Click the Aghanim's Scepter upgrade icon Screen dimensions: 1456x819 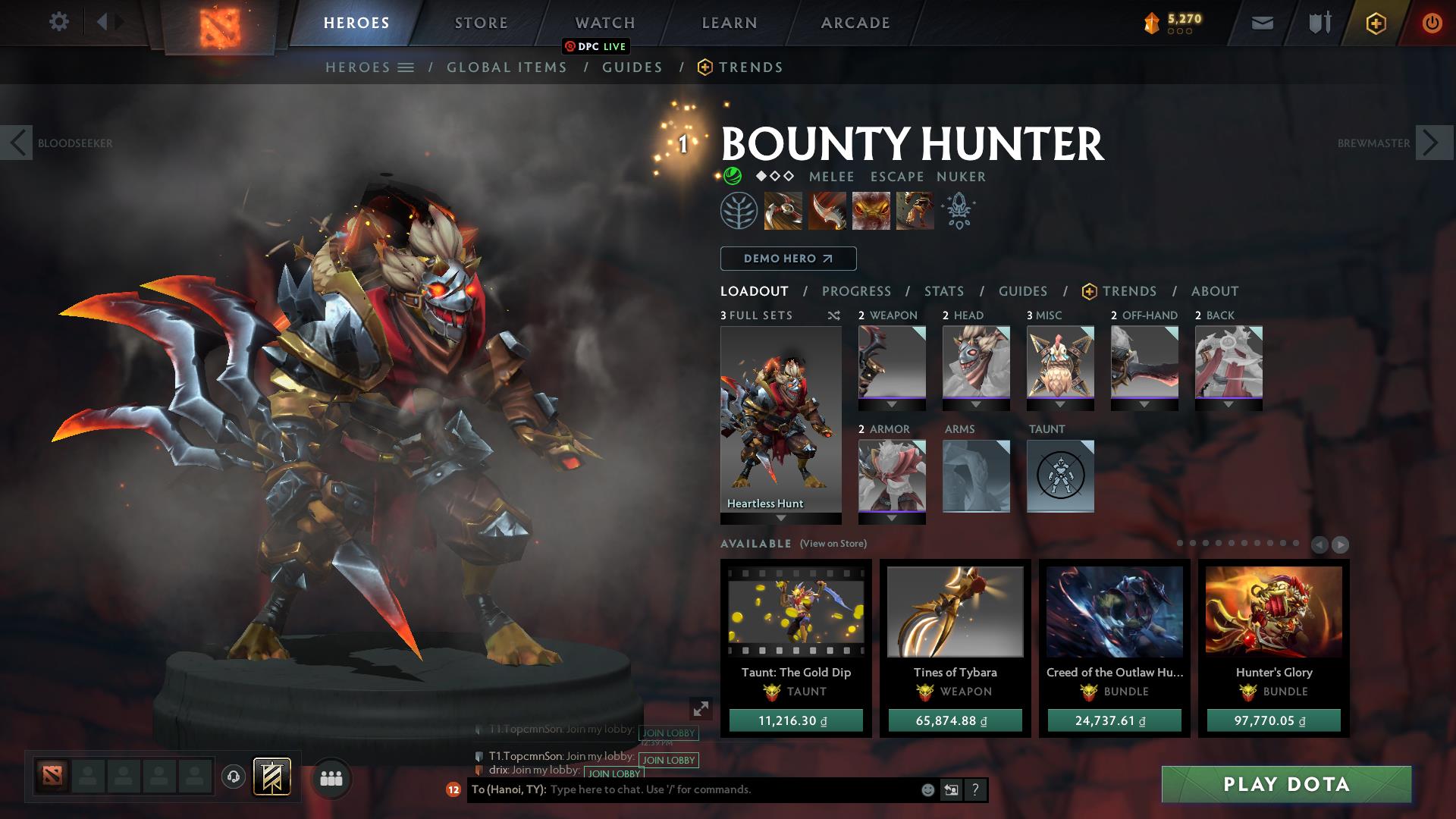pyautogui.click(x=957, y=211)
